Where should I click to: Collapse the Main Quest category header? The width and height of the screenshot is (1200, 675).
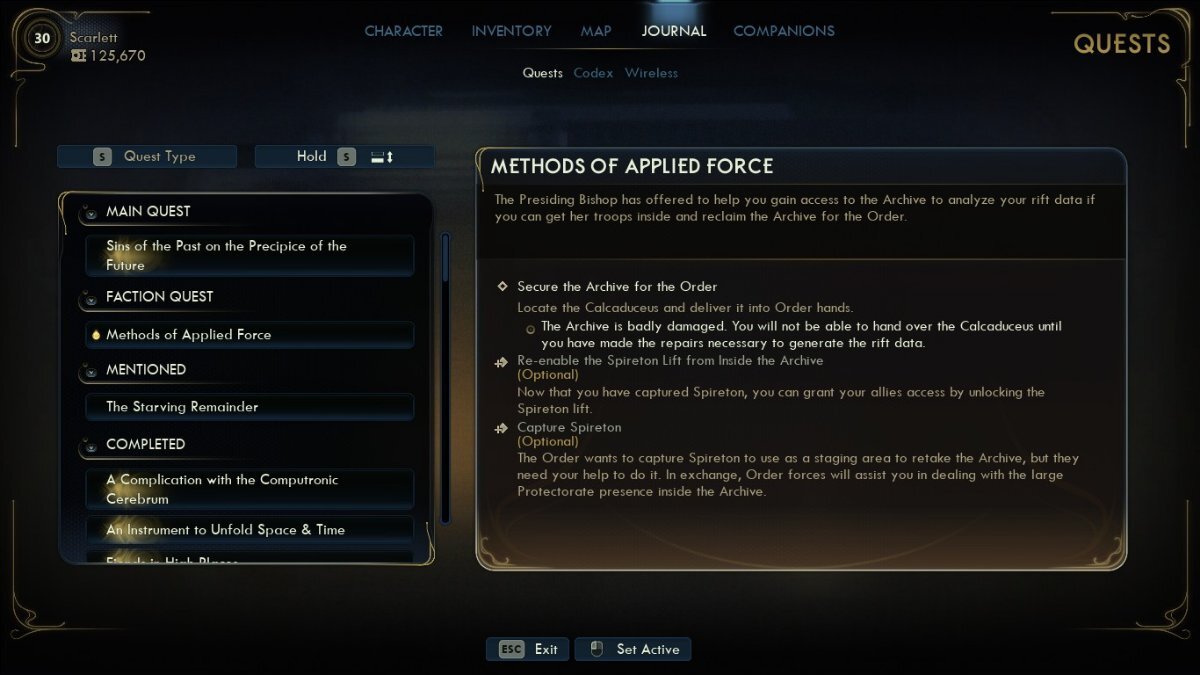[x=148, y=212]
